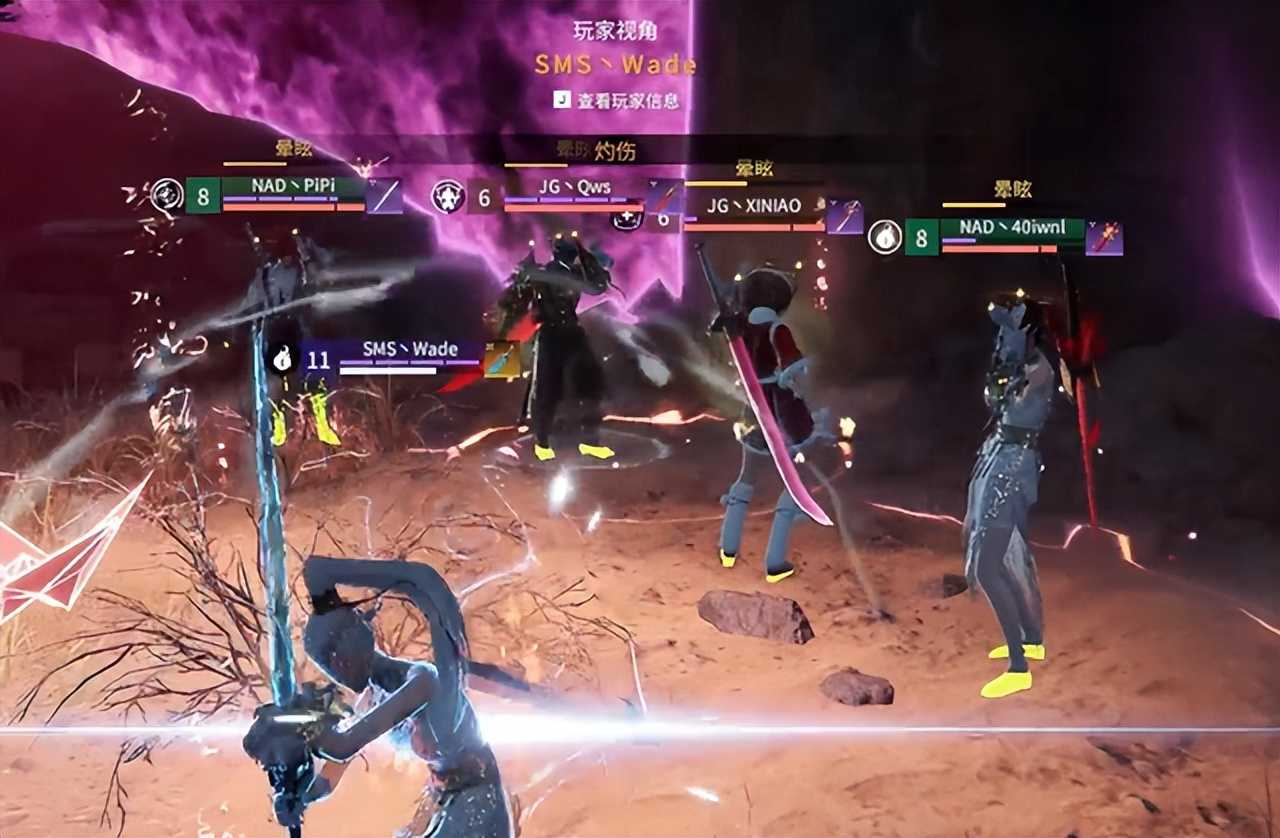Click the gold weapon icon beside SMS丶Wade
Image resolution: width=1280 pixels, height=838 pixels.
pos(502,359)
